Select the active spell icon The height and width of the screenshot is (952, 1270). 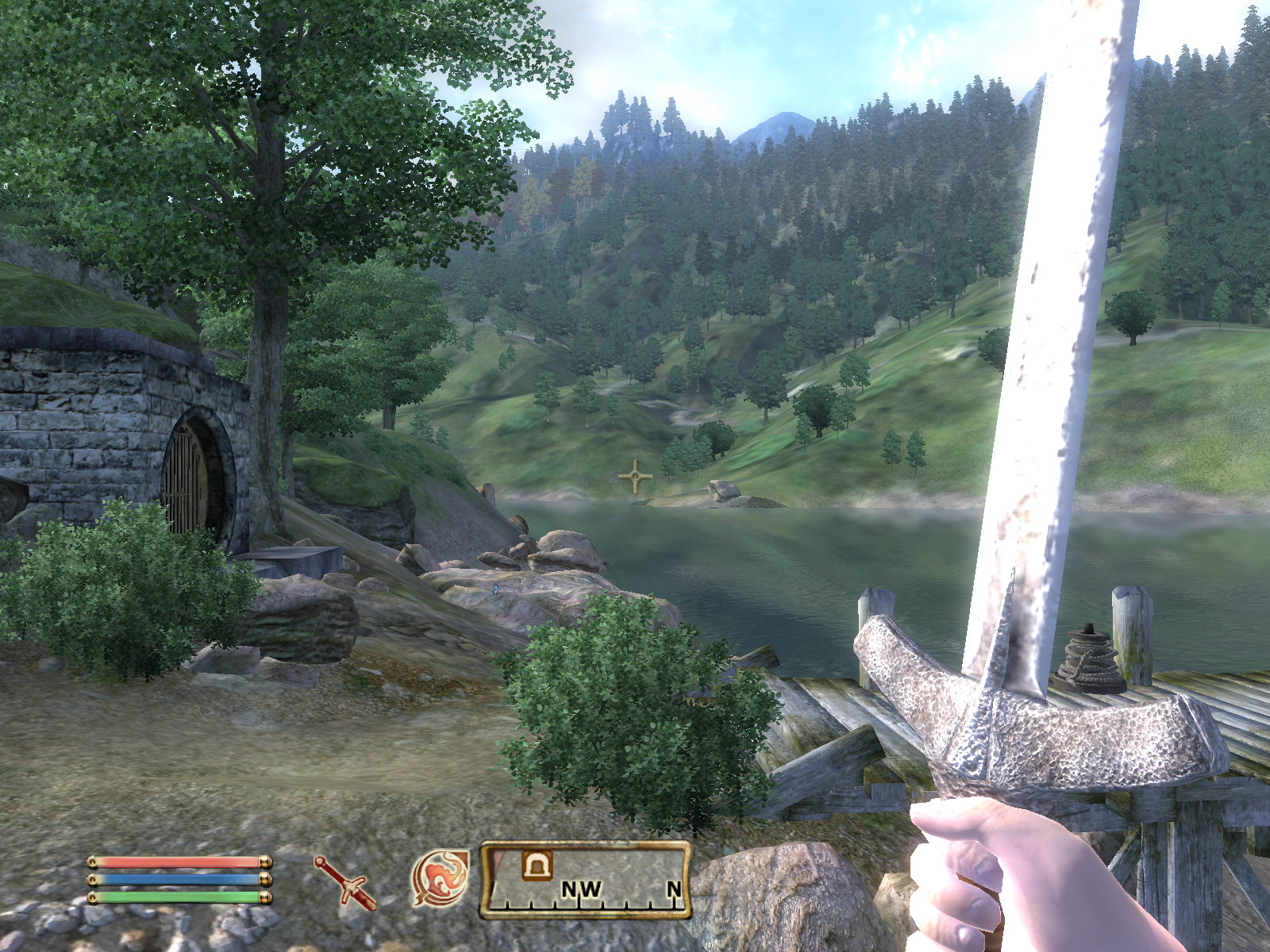pyautogui.click(x=439, y=877)
